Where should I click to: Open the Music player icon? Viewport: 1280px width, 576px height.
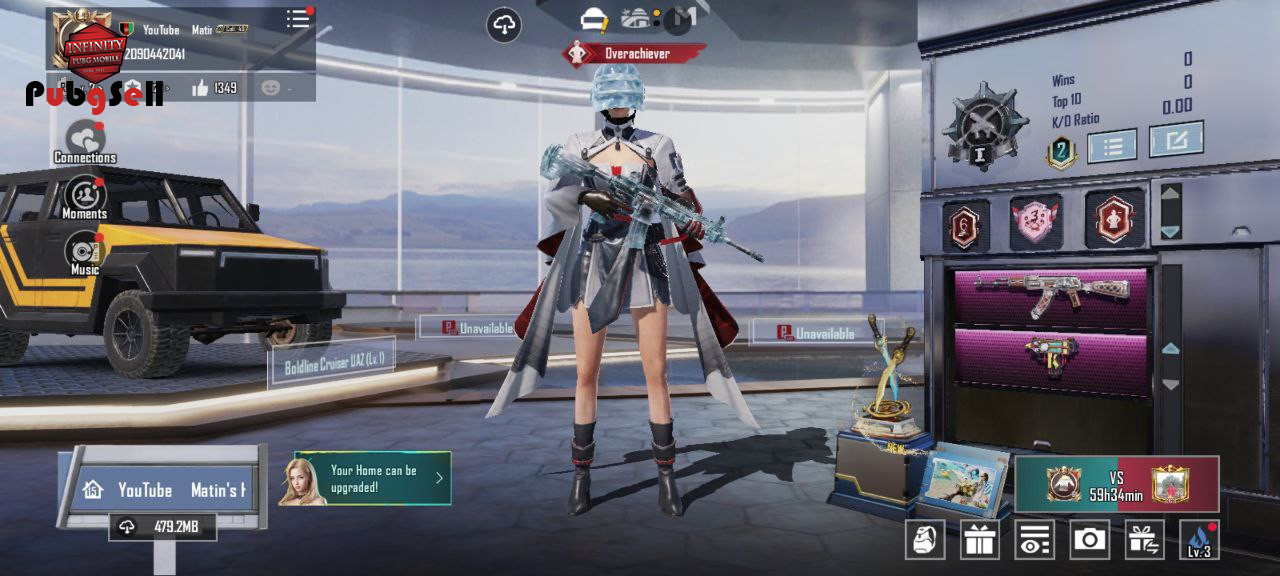click(x=85, y=252)
